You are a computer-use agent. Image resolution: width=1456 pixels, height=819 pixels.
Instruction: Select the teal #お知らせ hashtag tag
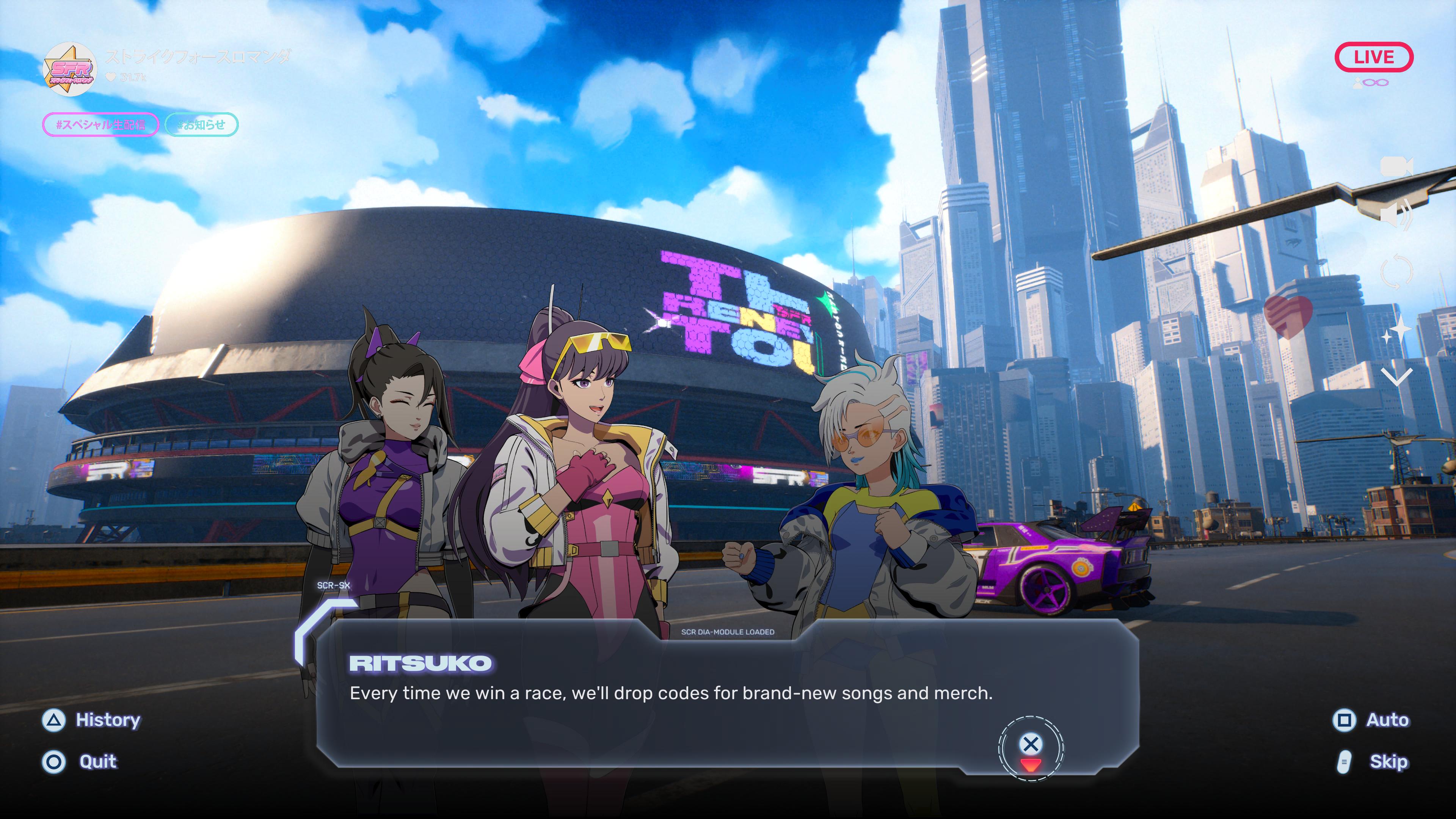[x=201, y=125]
